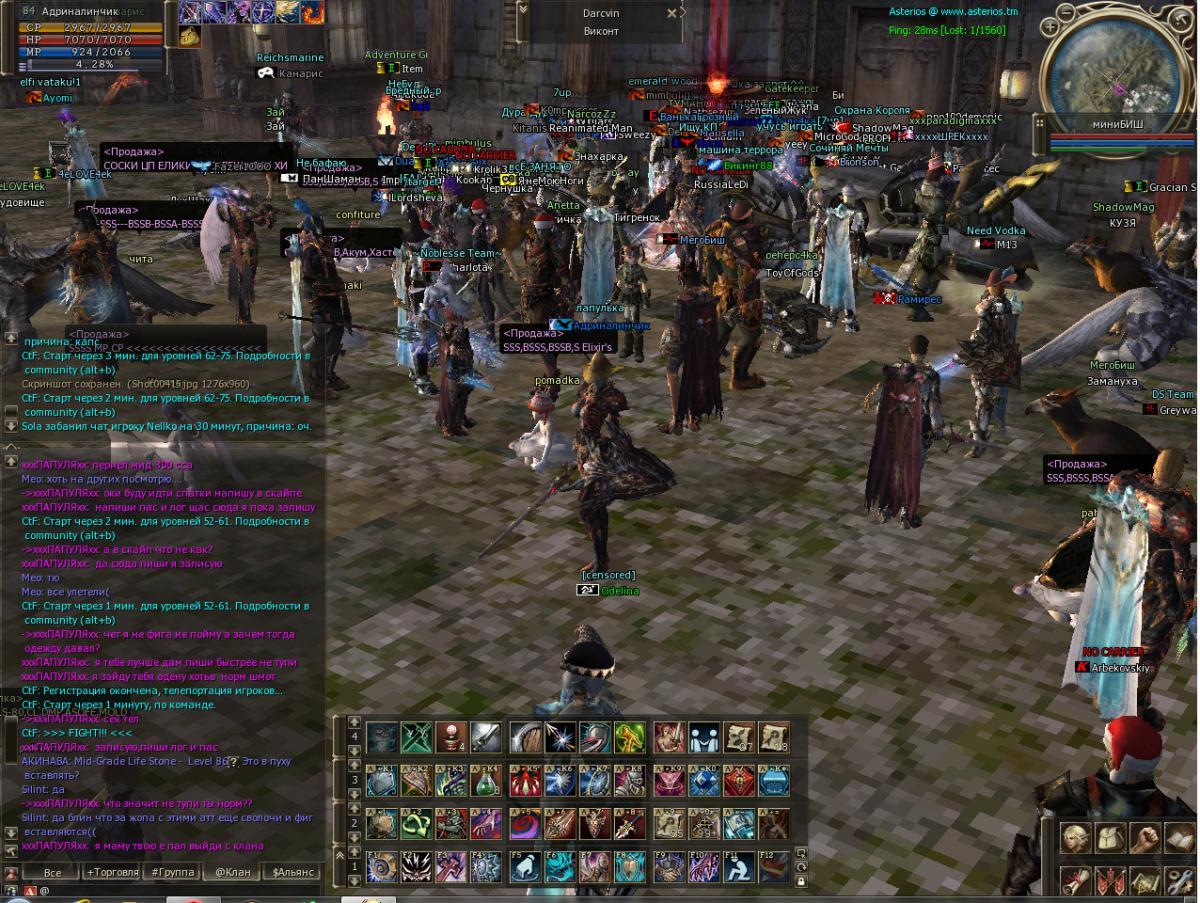This screenshot has width=1200, height=903.
Task: Activate the F1 skill on hotbar
Action: (381, 867)
